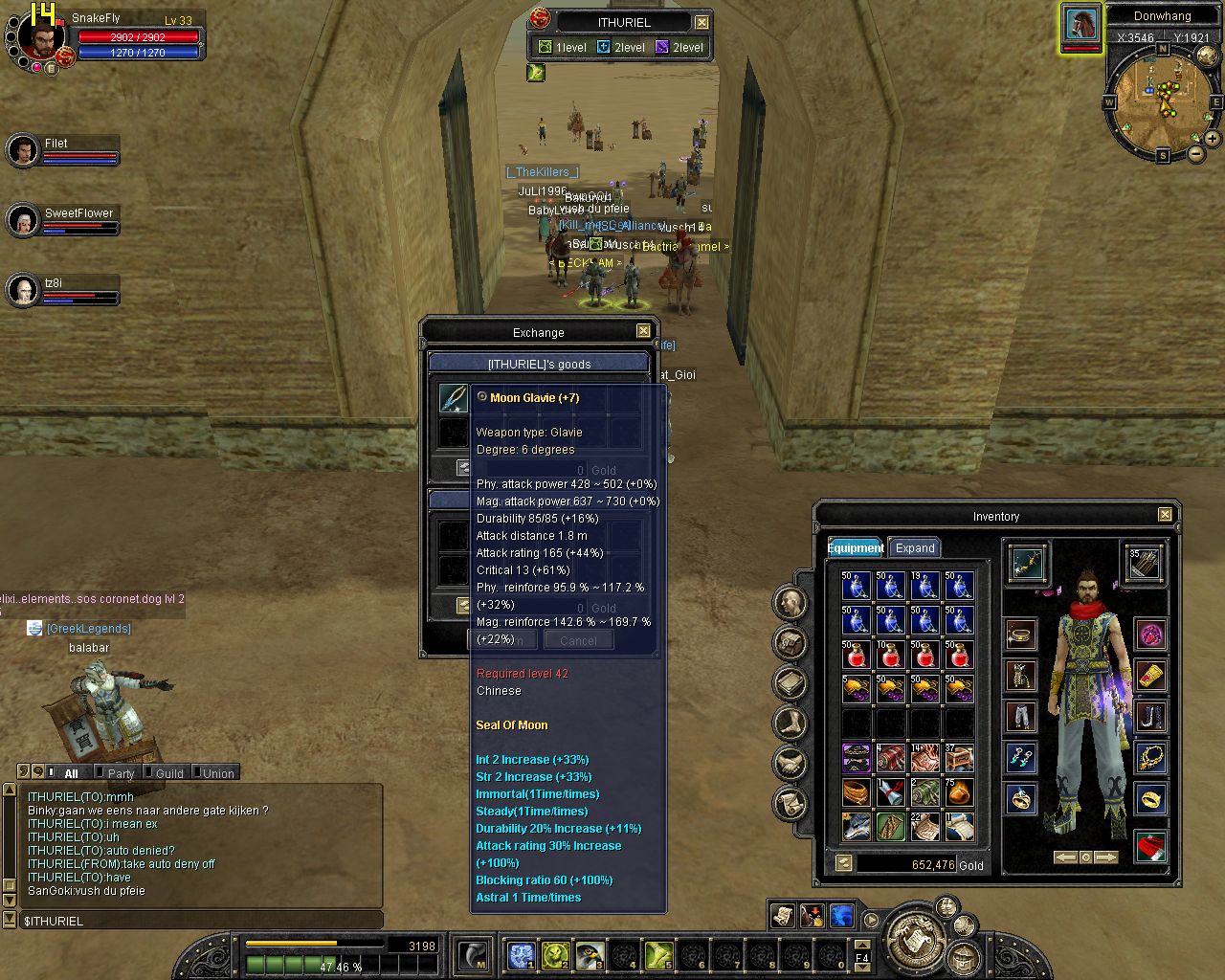1225x980 pixels.
Task: Close the Inventory window
Action: 1165,515
